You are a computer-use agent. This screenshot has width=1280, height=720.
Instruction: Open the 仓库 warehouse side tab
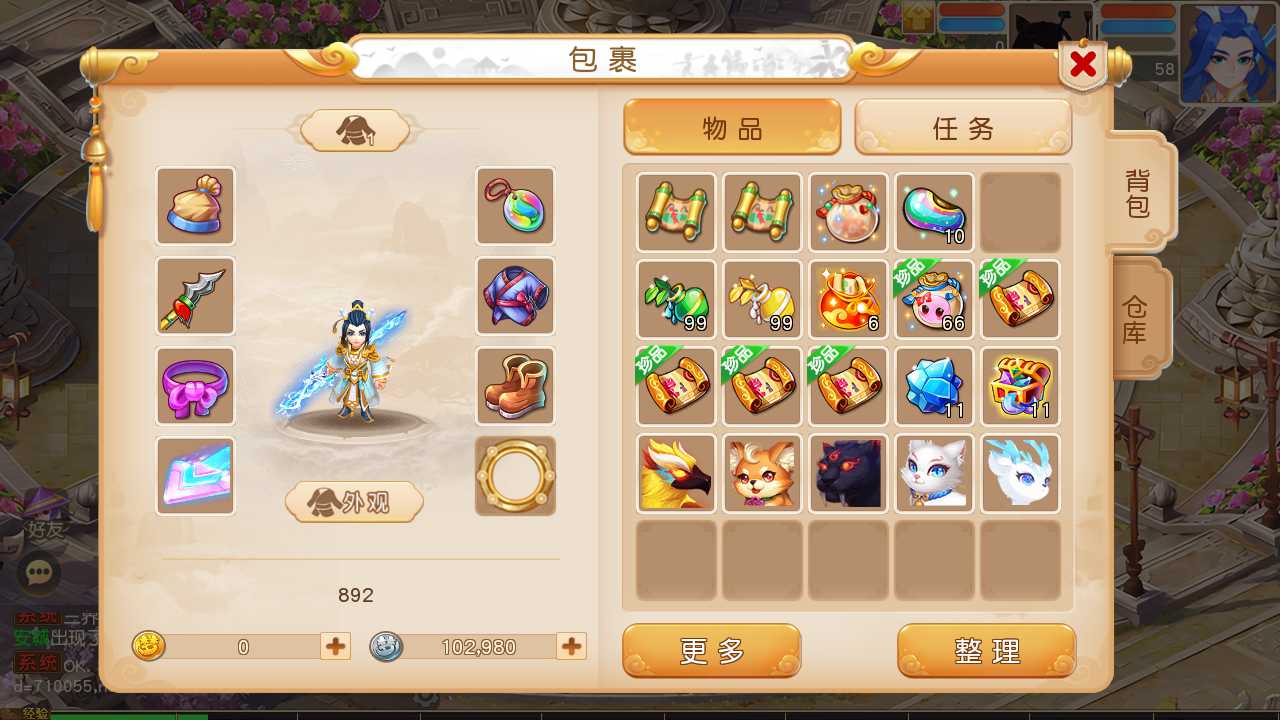point(1134,318)
